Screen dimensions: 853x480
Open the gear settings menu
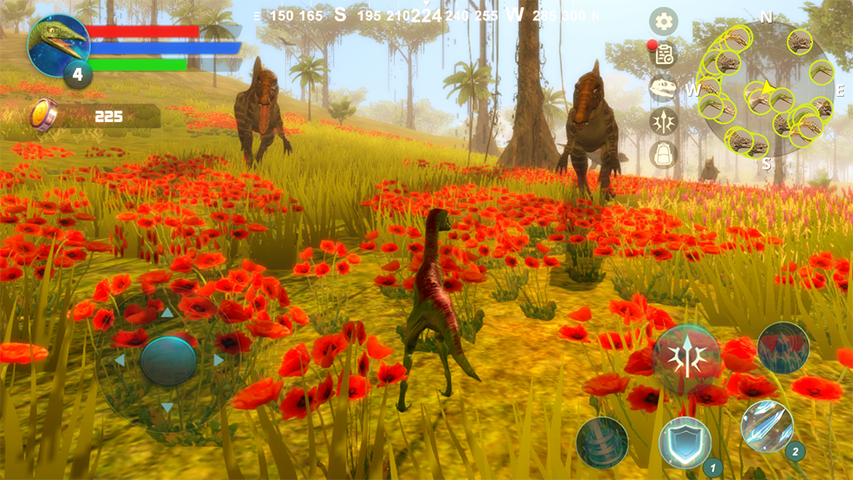(x=663, y=21)
